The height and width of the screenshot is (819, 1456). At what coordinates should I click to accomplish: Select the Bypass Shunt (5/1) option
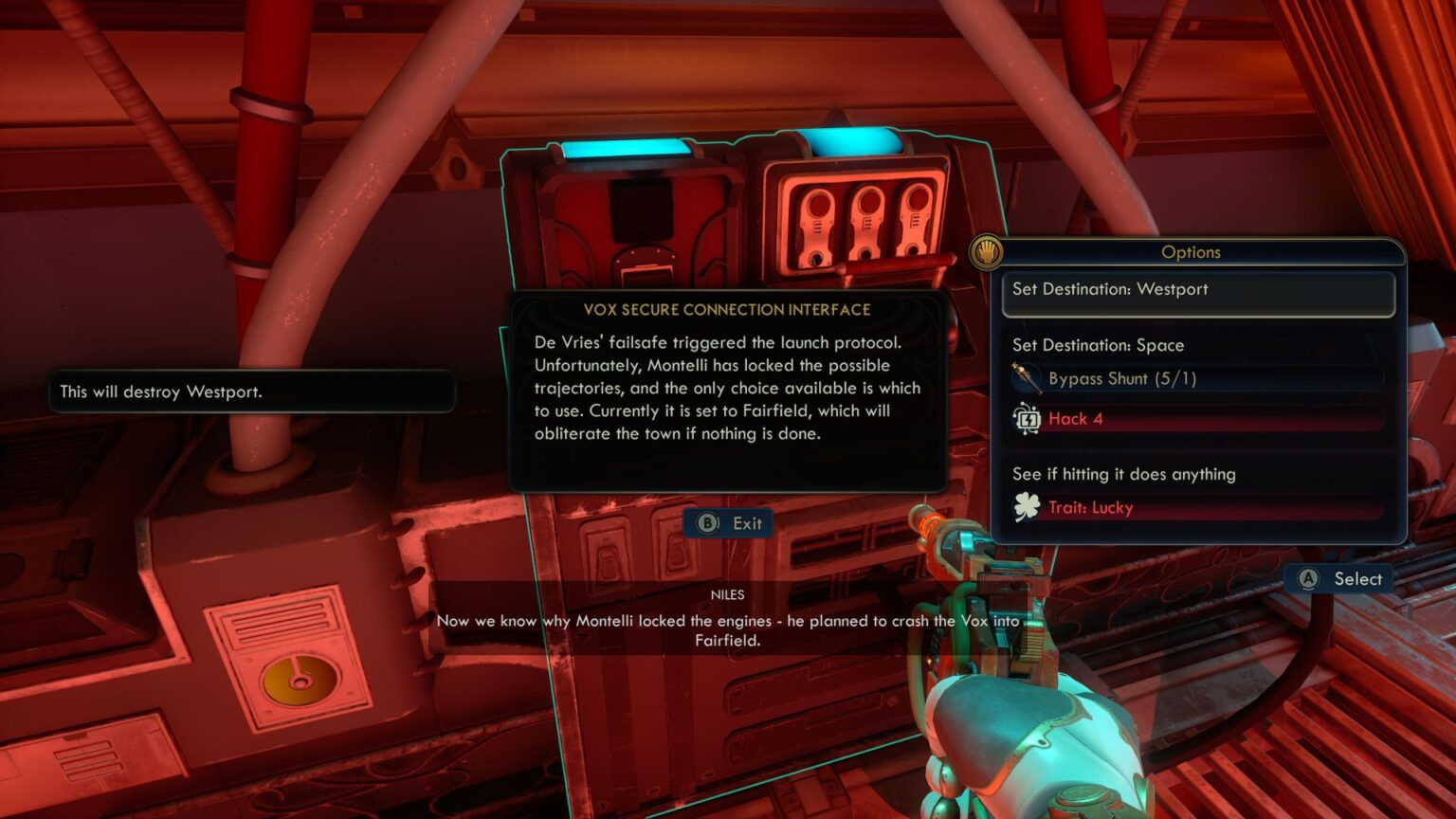pyautogui.click(x=1123, y=377)
